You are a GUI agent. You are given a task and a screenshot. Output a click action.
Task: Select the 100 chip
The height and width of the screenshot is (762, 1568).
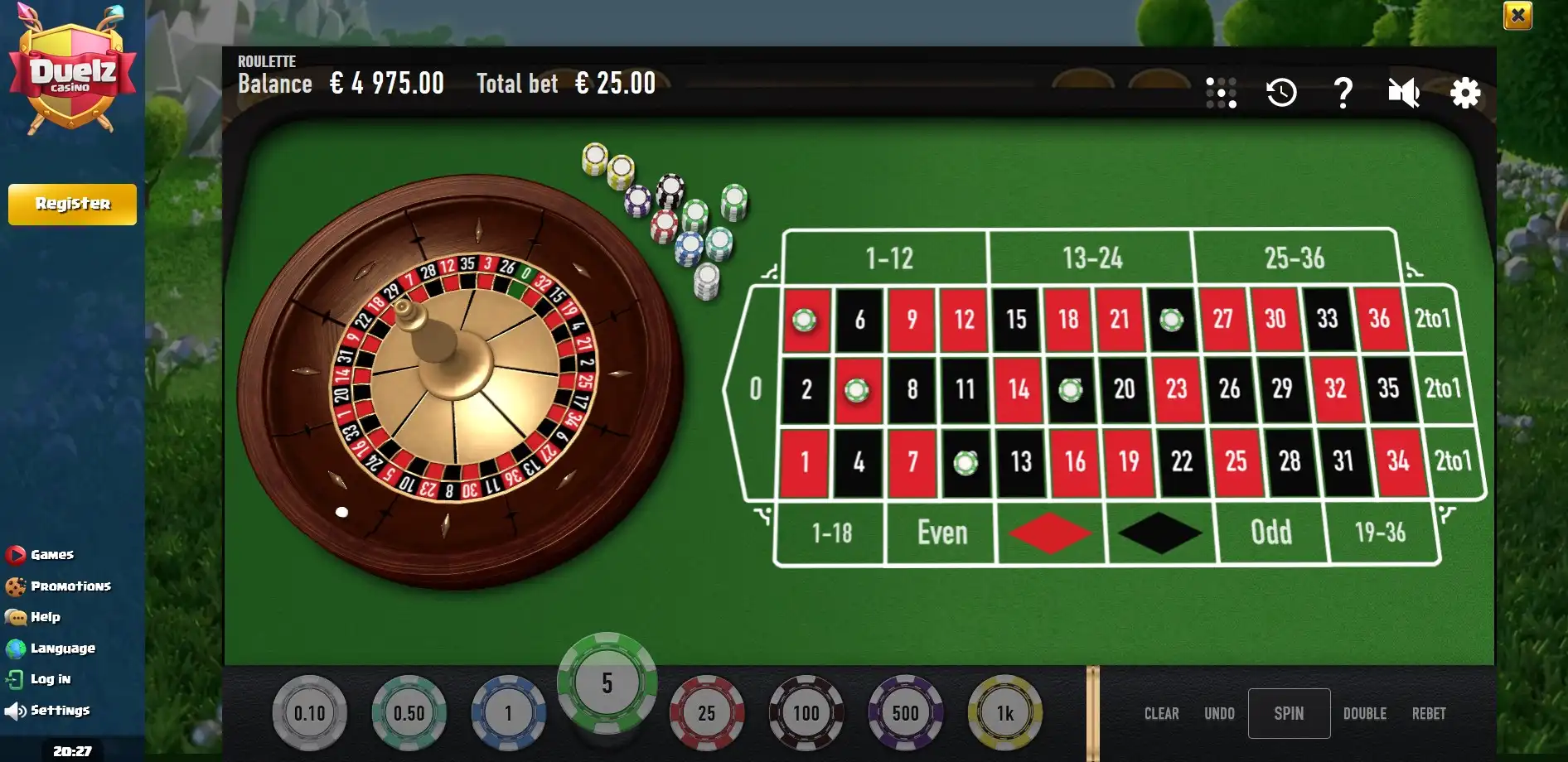point(806,712)
